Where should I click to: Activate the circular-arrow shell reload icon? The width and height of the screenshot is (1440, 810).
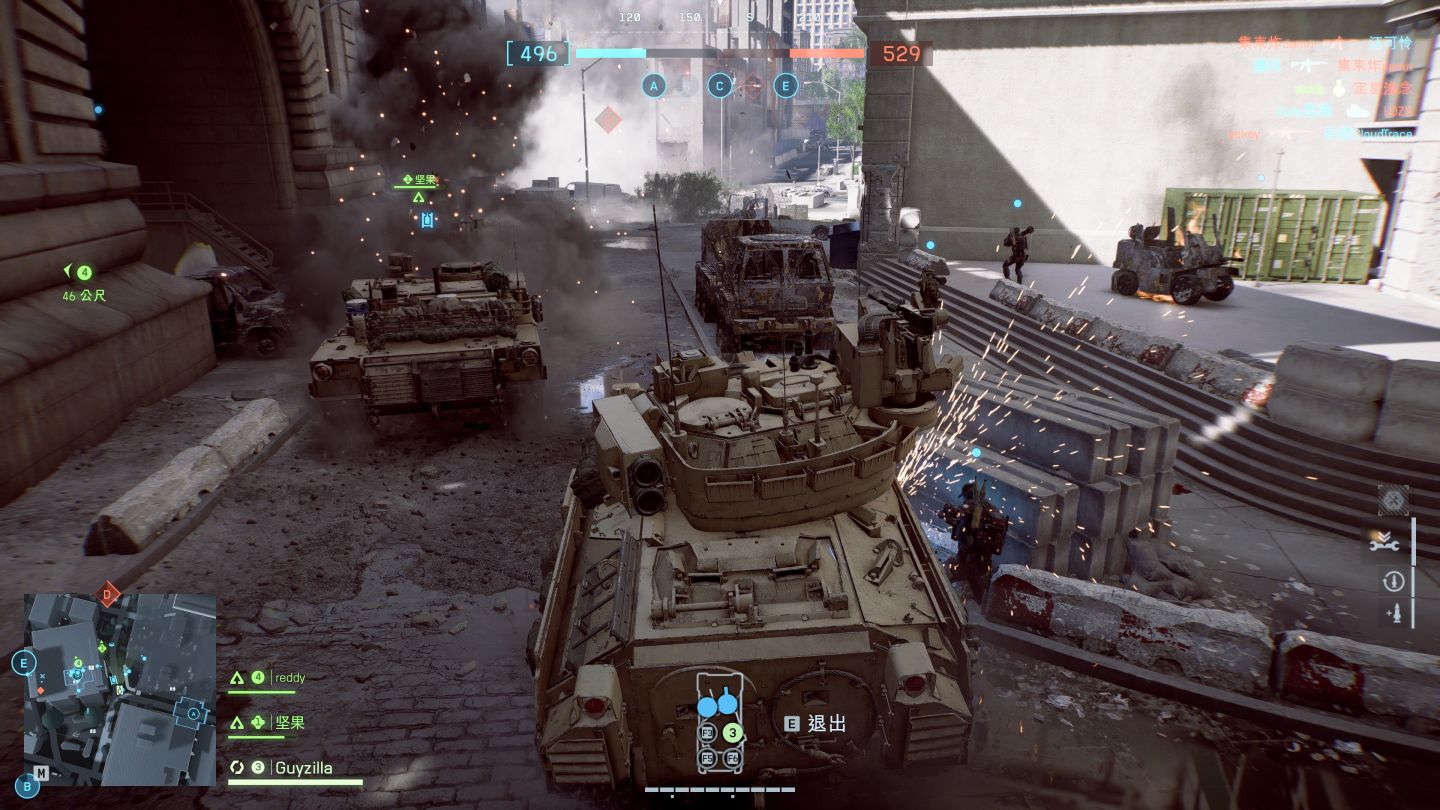pyautogui.click(x=1393, y=581)
